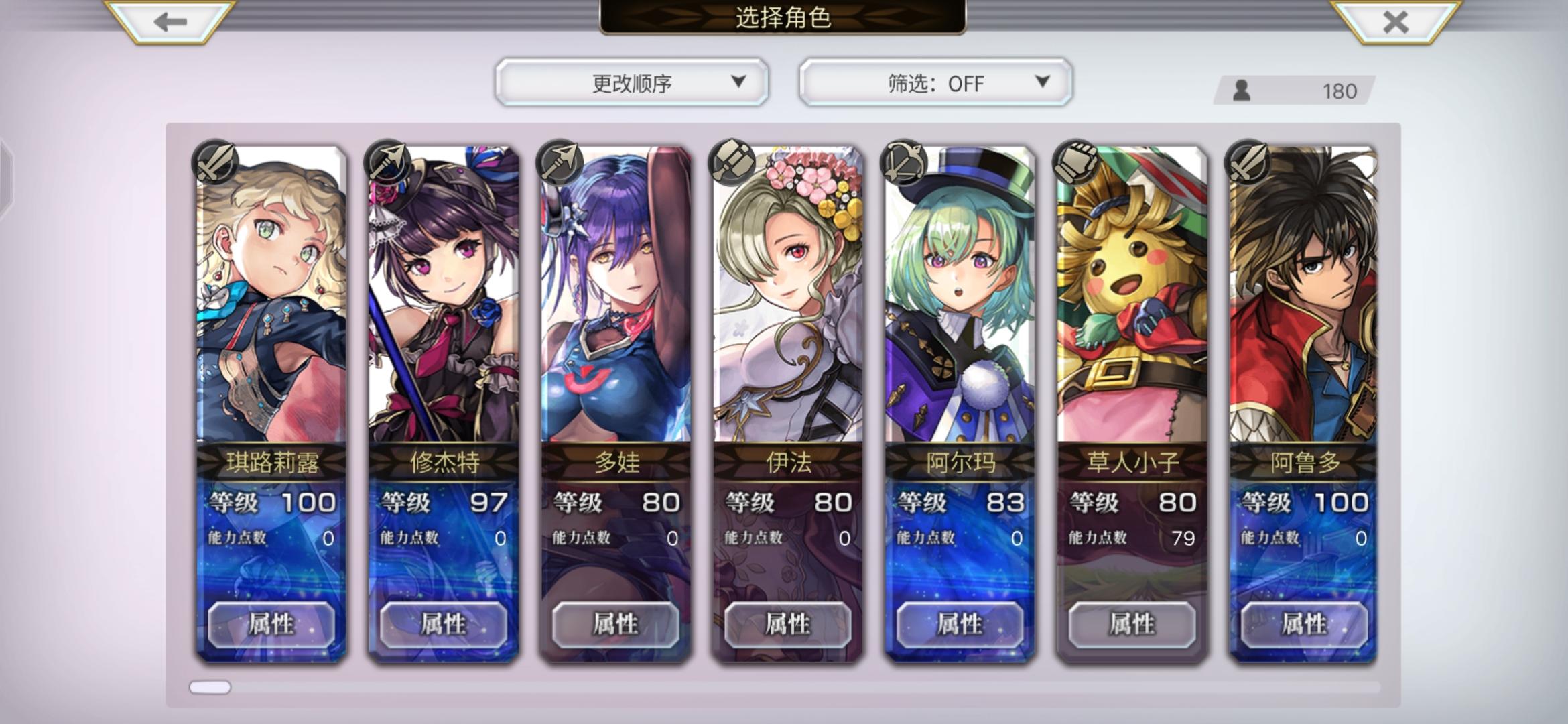Open the 更改顺序 sort order dropdown
The width and height of the screenshot is (1568, 724).
point(633,83)
